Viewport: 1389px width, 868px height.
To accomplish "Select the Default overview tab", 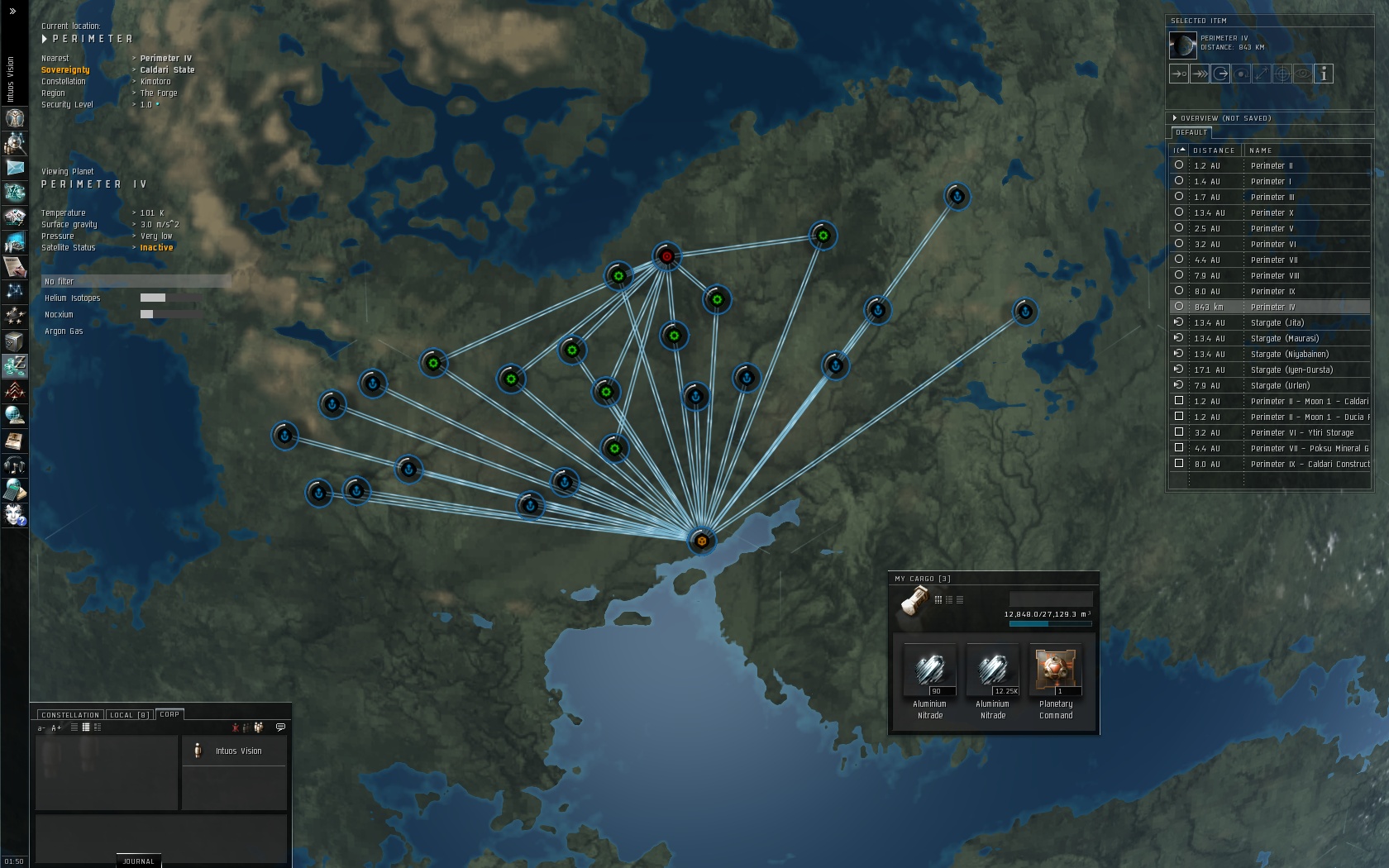I will click(x=1191, y=131).
